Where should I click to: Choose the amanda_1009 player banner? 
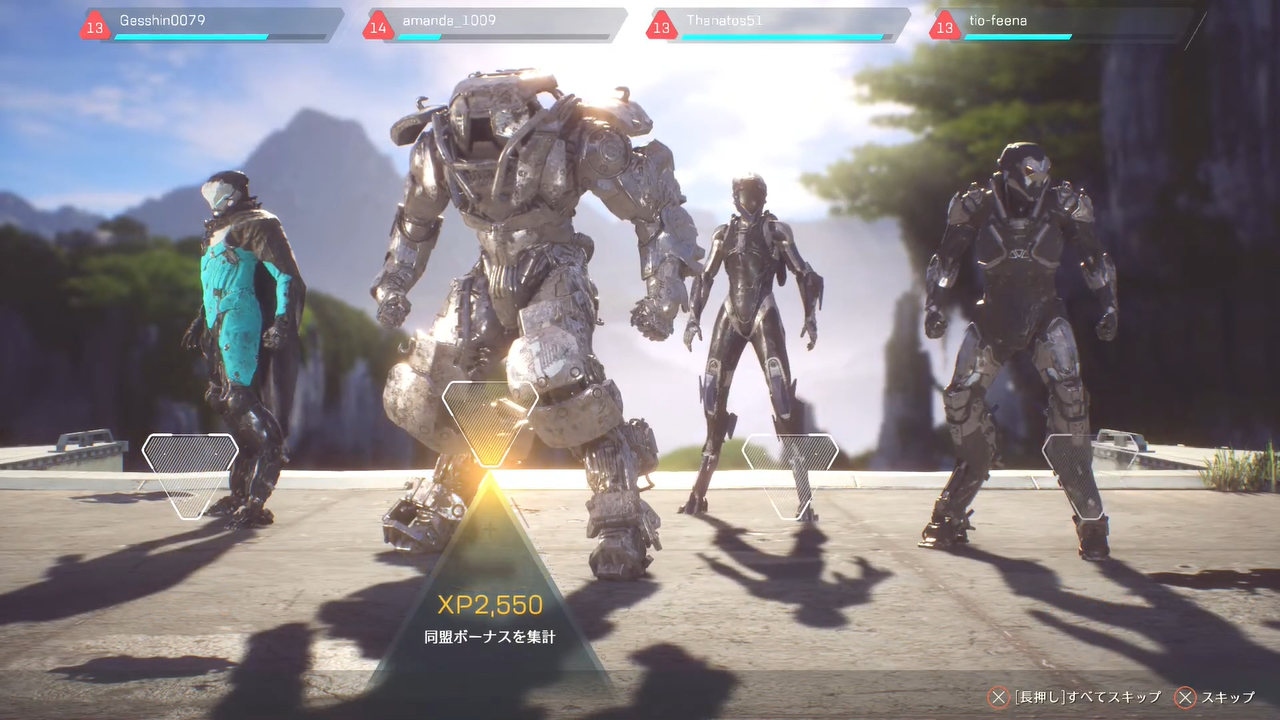[x=497, y=25]
